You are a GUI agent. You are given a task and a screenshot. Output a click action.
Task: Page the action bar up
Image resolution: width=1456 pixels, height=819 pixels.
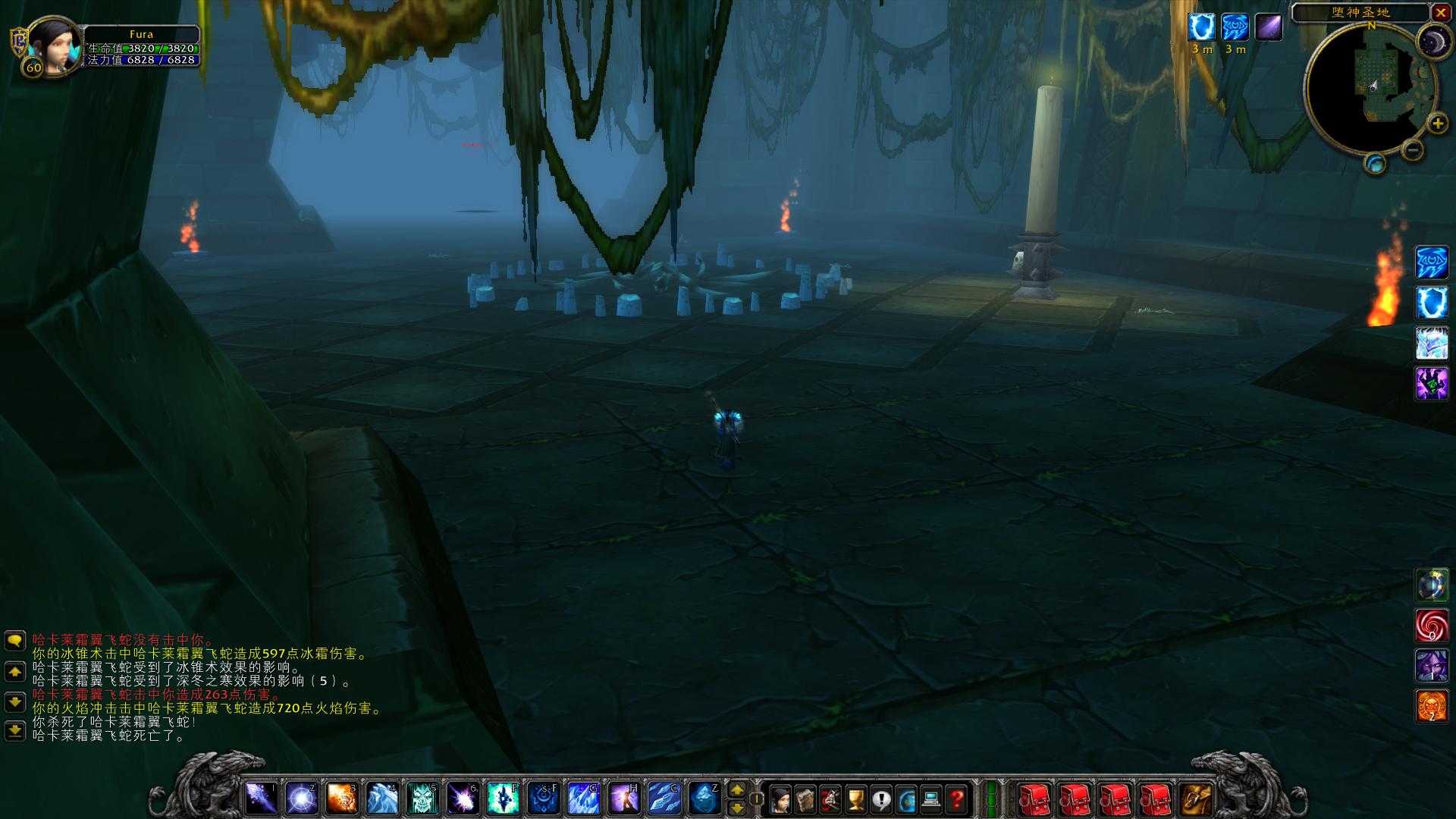click(x=736, y=789)
